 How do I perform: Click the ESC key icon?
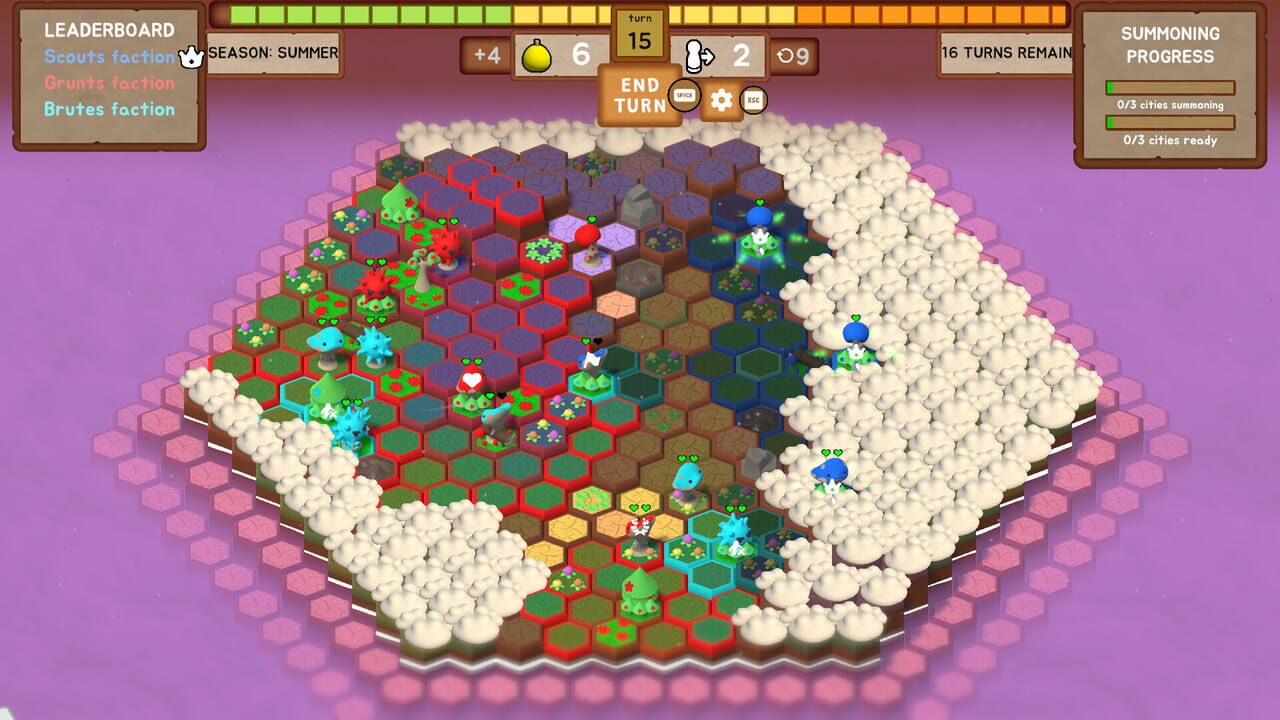click(x=755, y=100)
